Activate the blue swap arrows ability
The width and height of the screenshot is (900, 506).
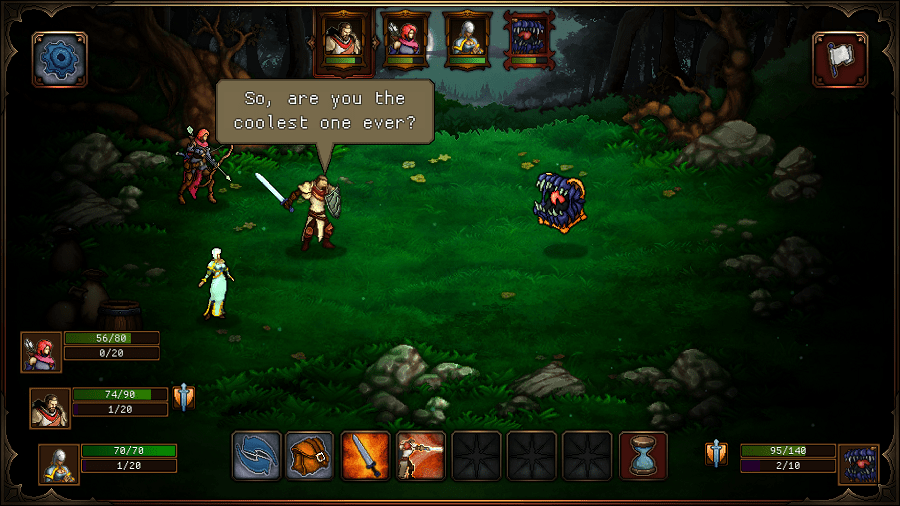[257, 455]
